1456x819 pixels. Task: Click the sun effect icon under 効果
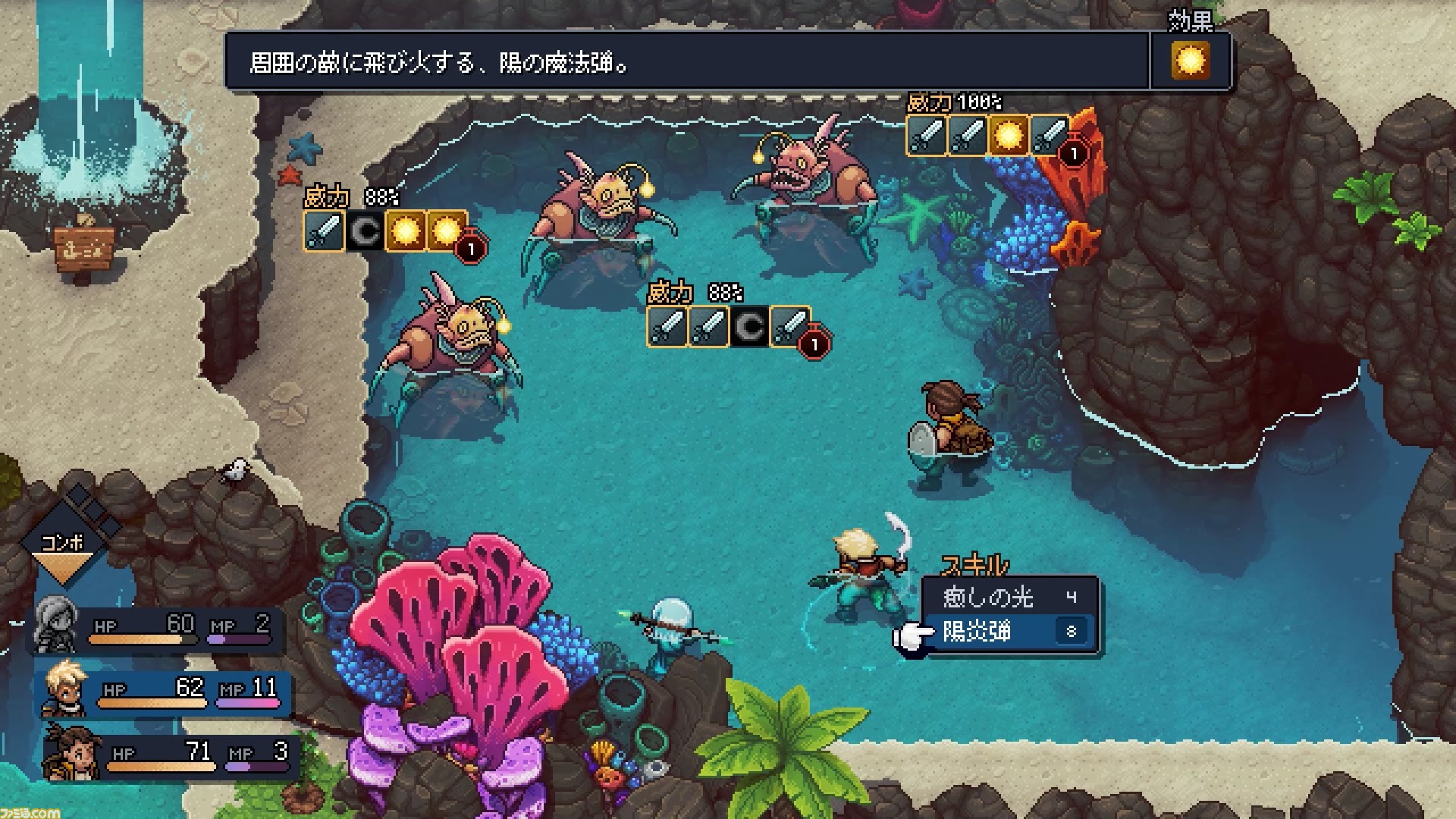point(1190,61)
